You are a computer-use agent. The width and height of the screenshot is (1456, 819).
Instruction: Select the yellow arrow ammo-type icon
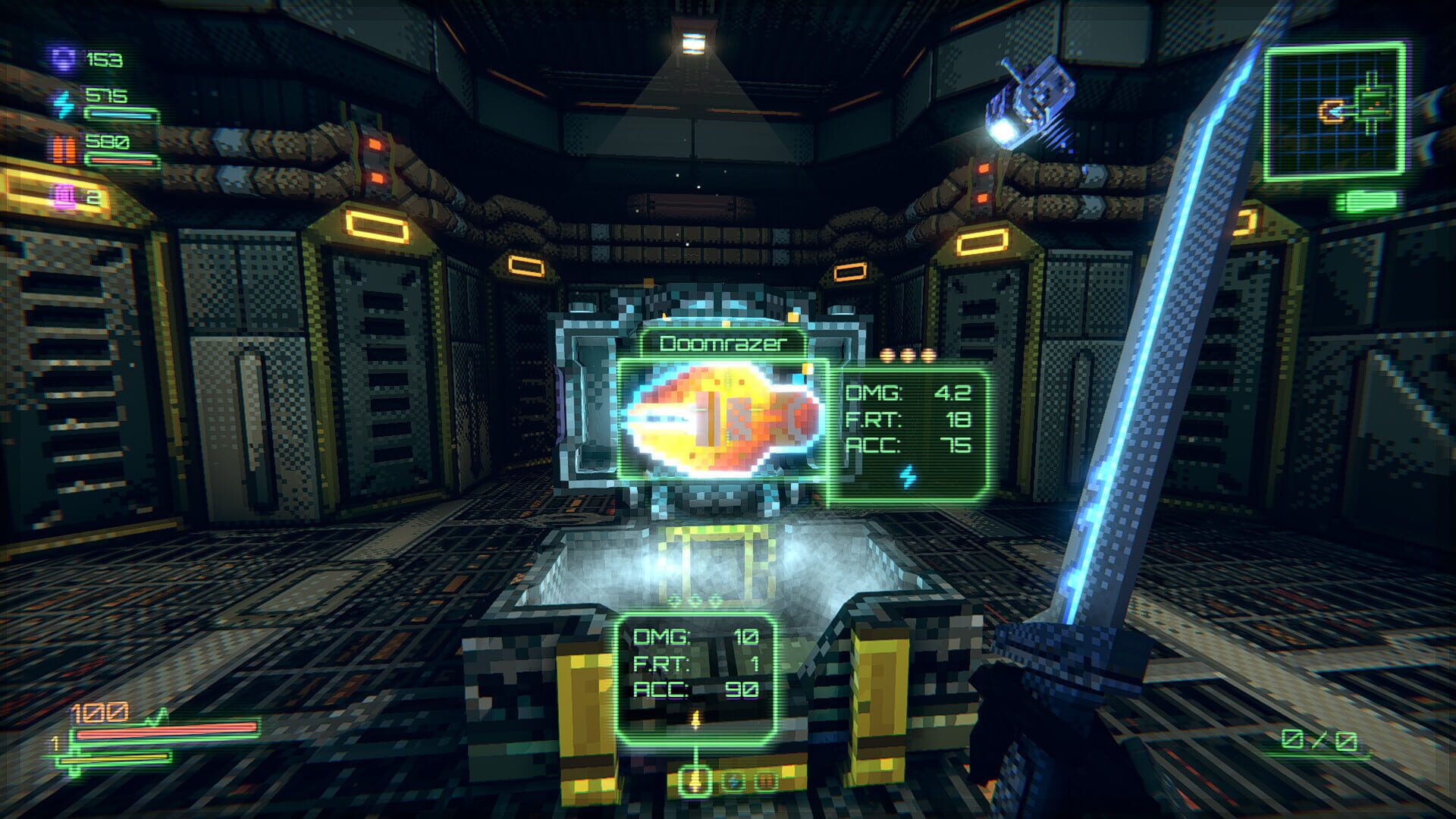695,781
